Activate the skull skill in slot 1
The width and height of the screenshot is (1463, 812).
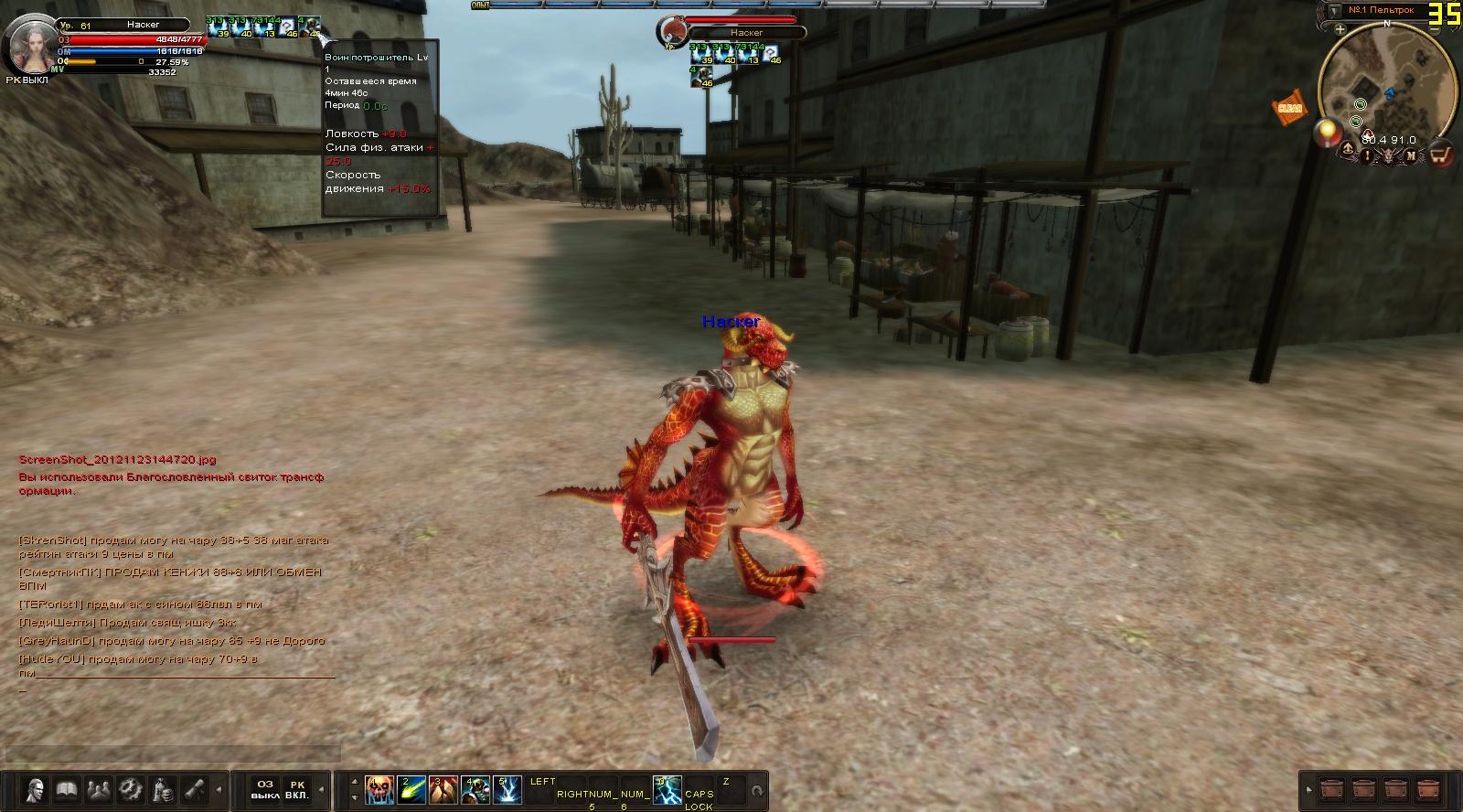(x=379, y=789)
